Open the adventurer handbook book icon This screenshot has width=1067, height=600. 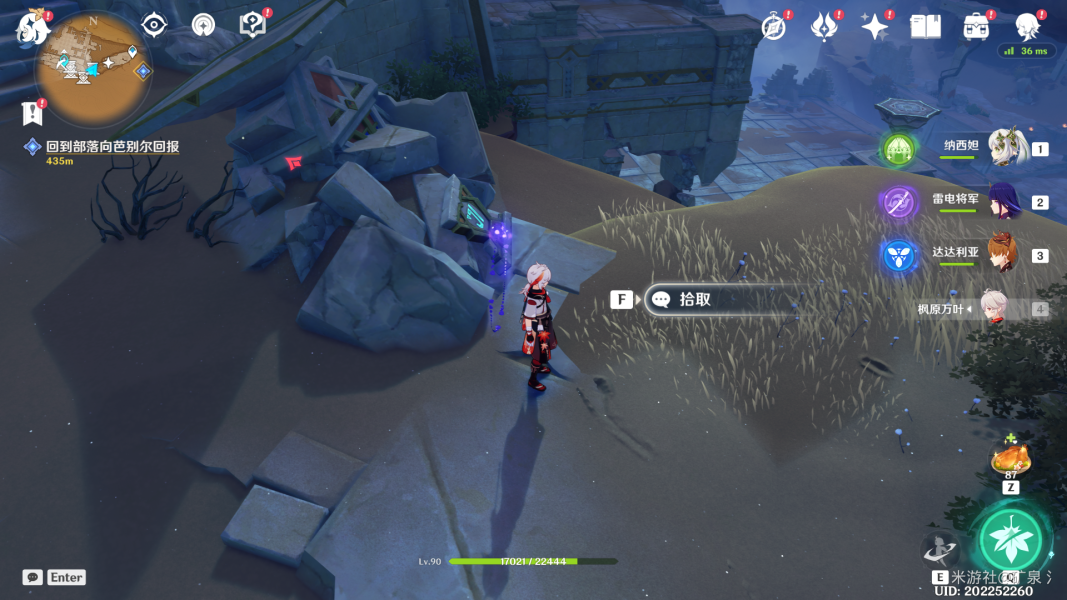926,27
